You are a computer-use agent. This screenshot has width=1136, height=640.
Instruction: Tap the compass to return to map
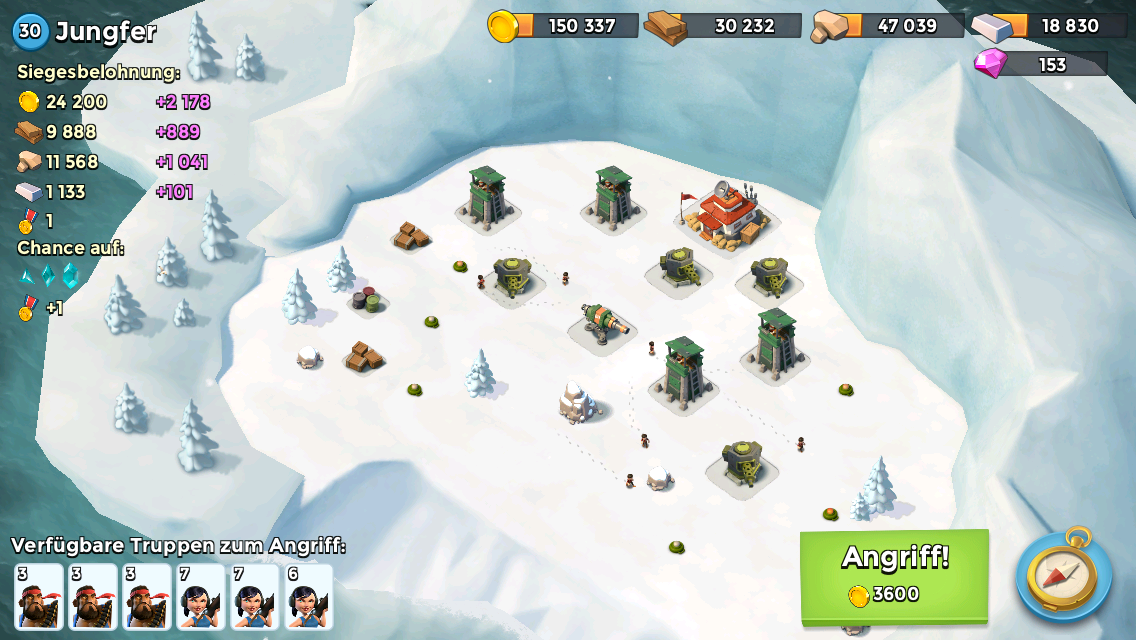tap(1063, 575)
